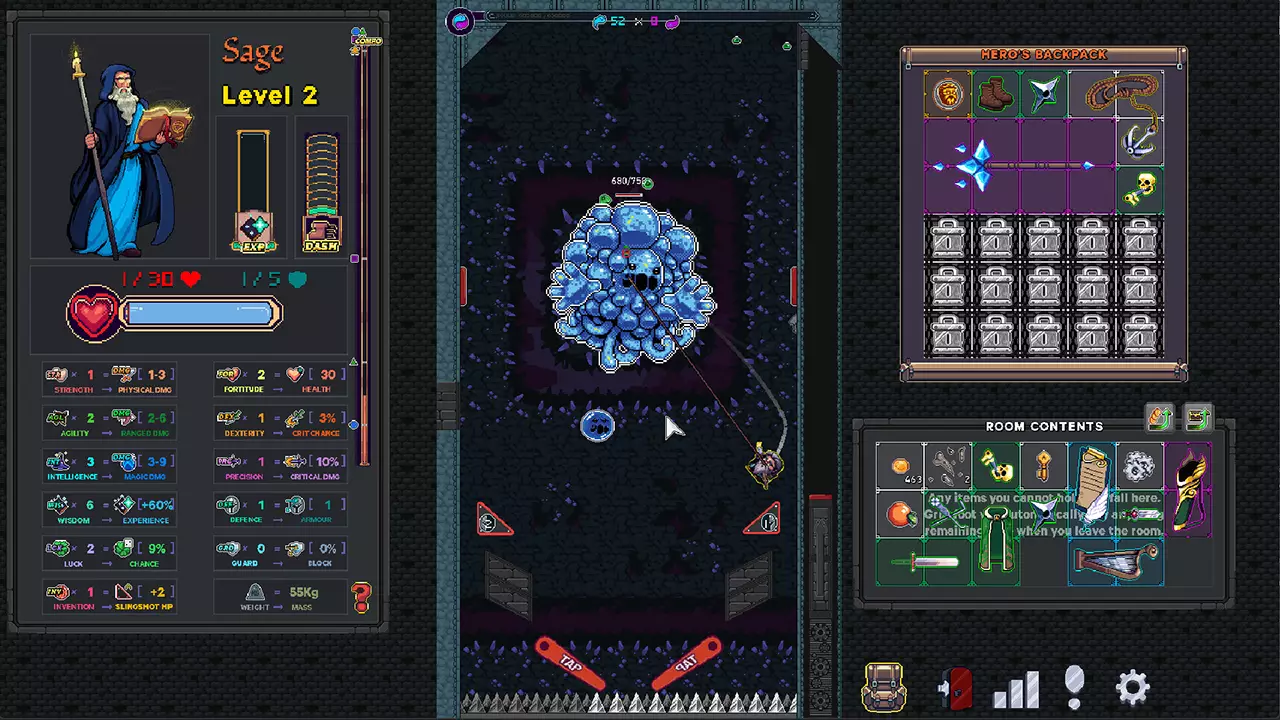Viewport: 1280px width, 720px height.
Task: Select the red door exit icon
Action: pos(957,686)
